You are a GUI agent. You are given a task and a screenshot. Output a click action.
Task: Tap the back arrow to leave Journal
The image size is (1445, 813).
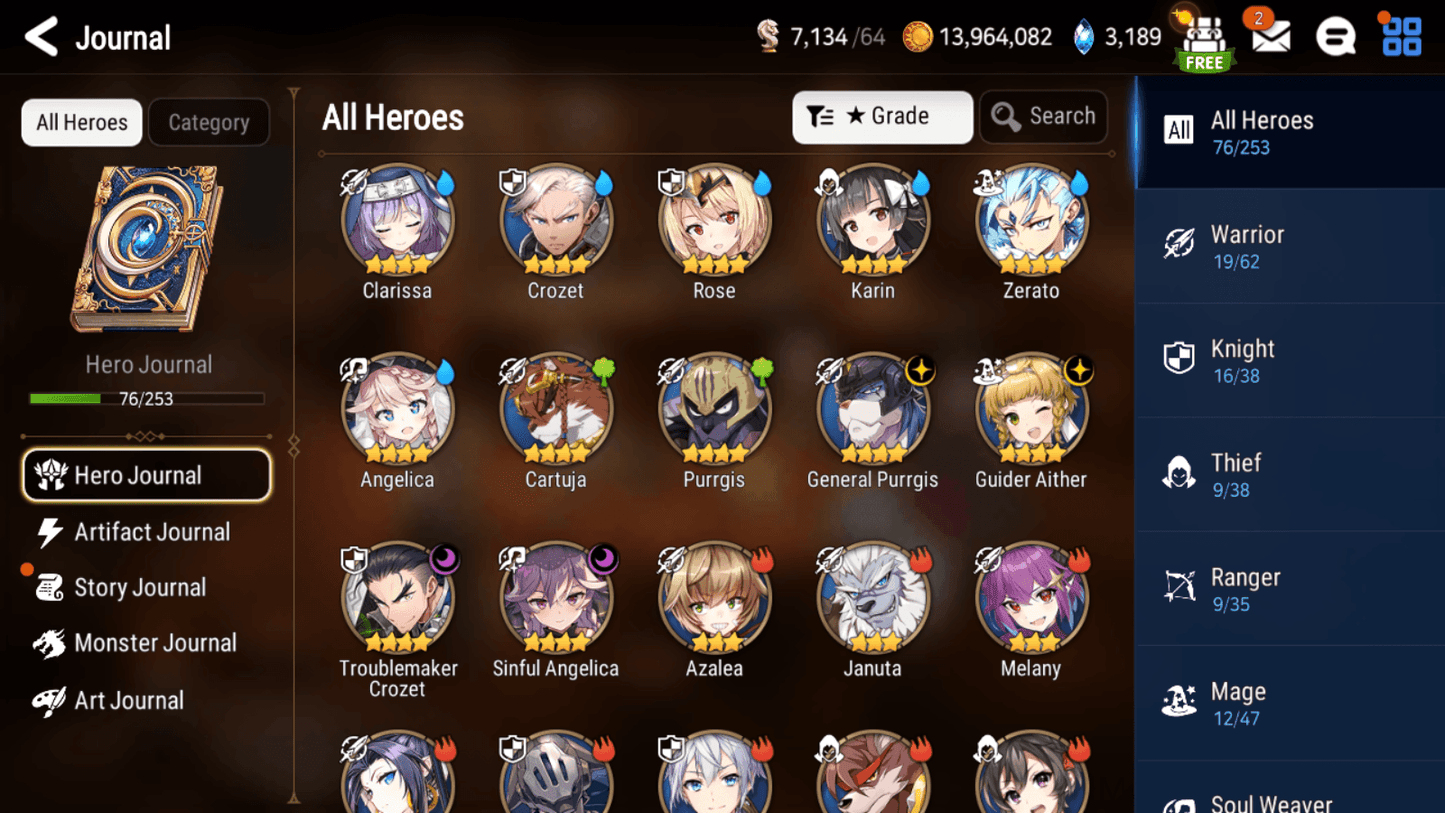coord(39,37)
